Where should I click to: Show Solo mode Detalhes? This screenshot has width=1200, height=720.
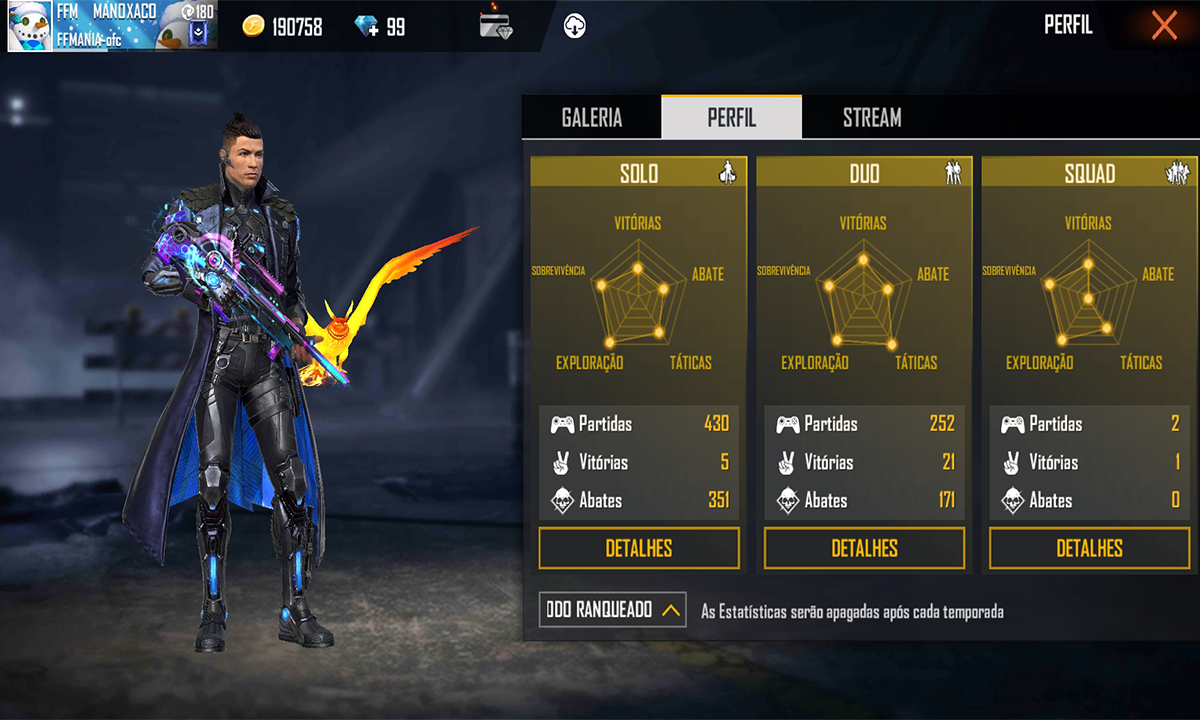(639, 548)
